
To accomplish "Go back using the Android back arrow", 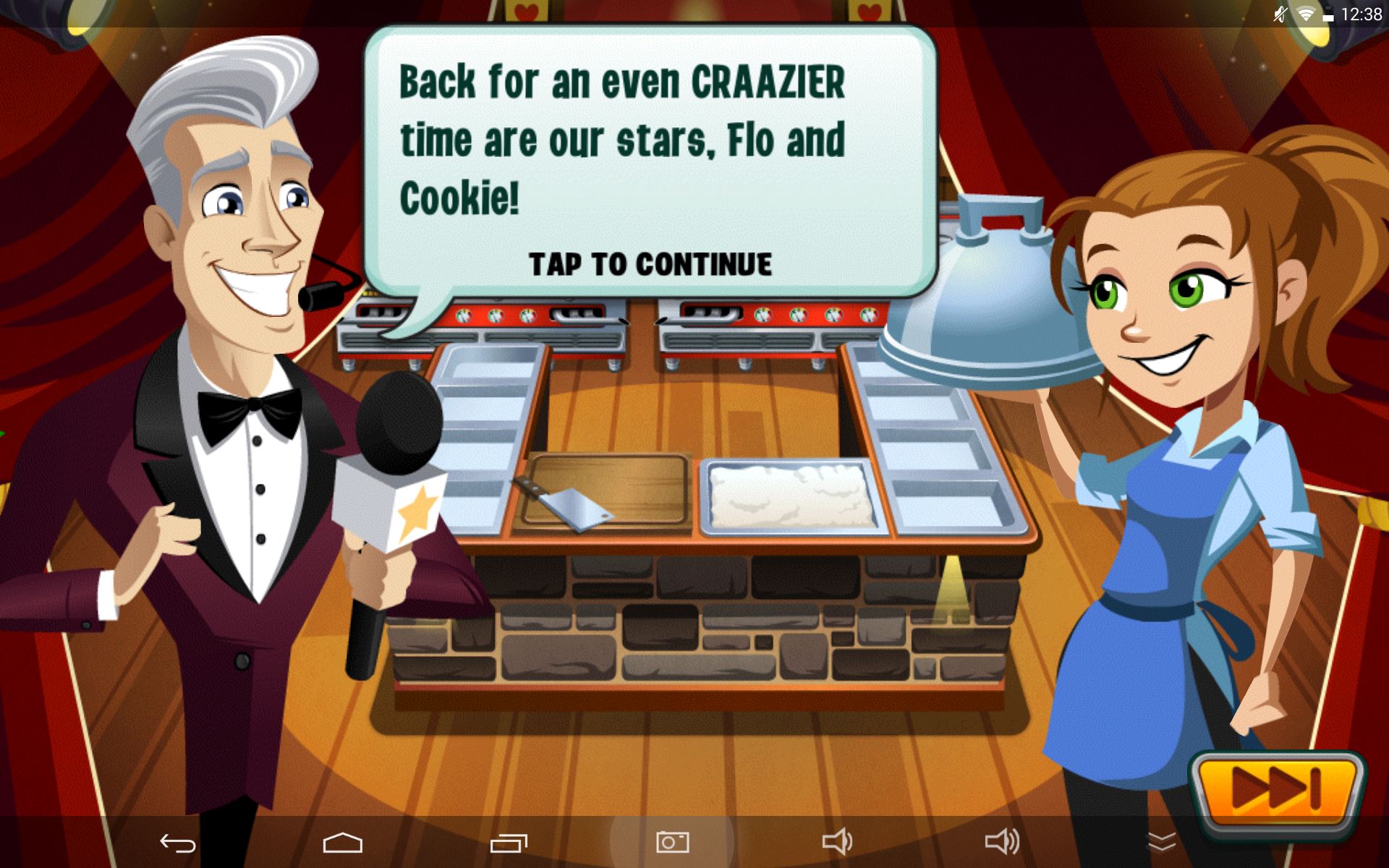I will (x=178, y=843).
